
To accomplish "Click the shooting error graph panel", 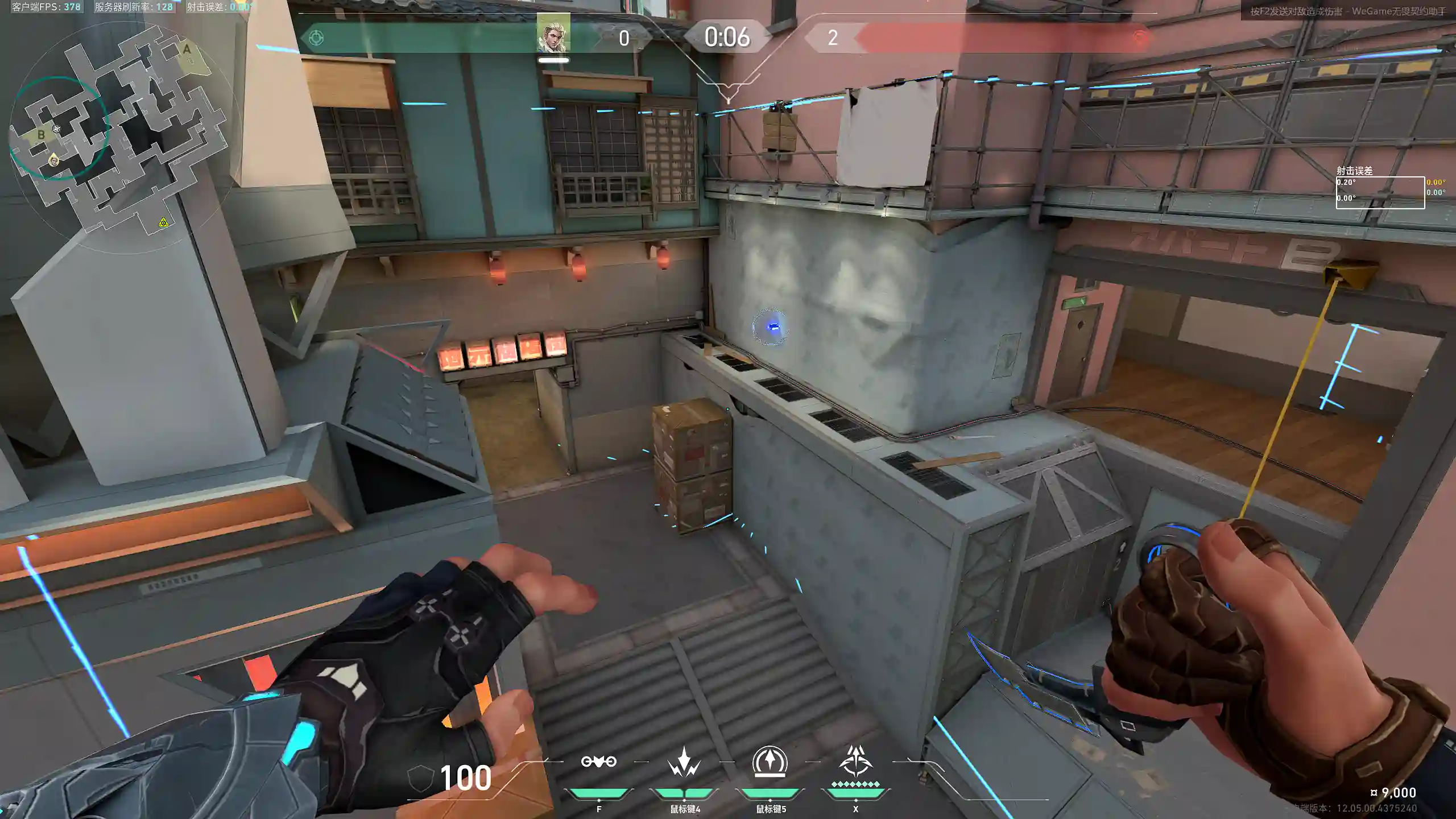I will point(1380,192).
